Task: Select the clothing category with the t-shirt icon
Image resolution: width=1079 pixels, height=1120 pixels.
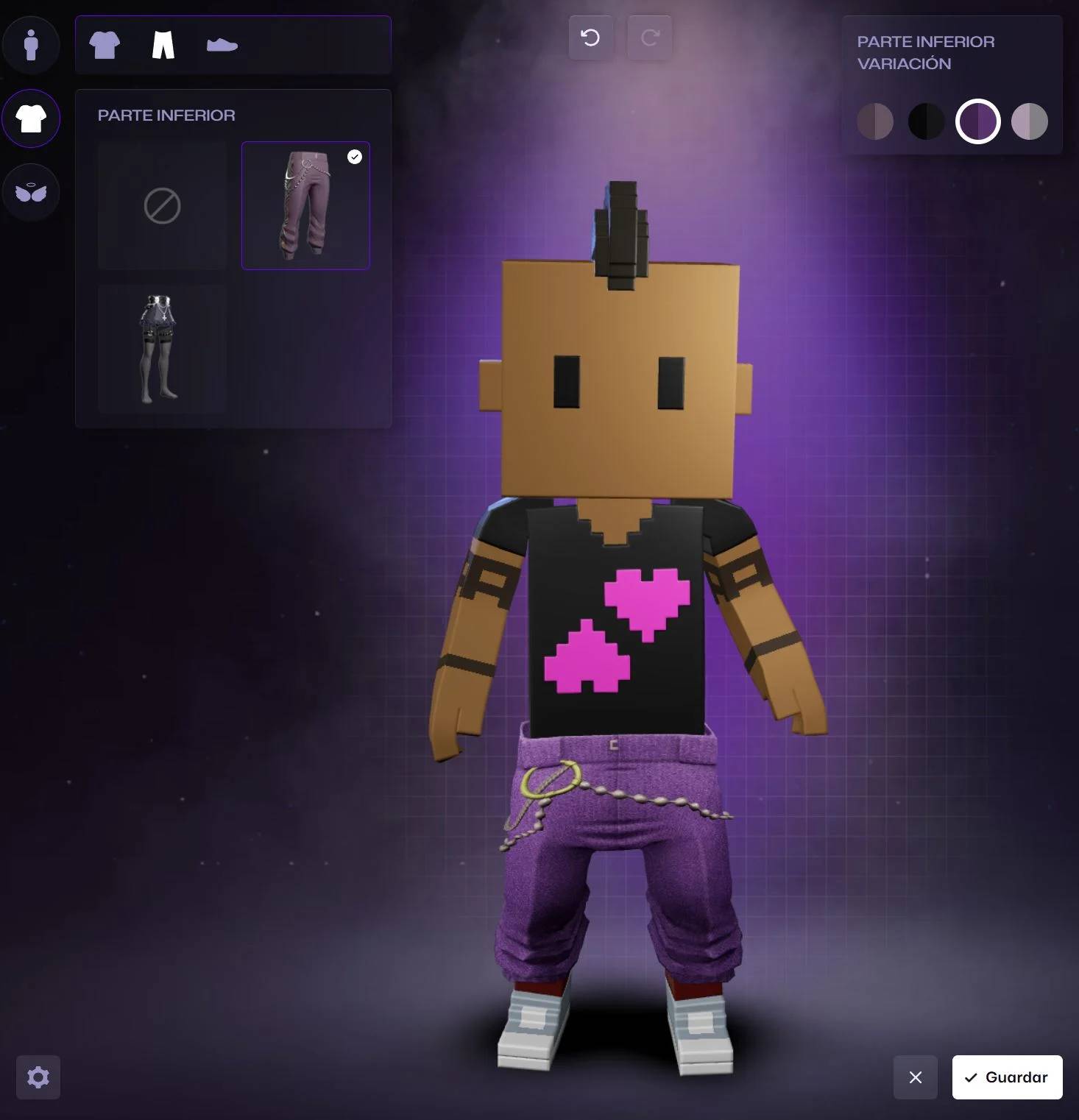Action: point(31,118)
